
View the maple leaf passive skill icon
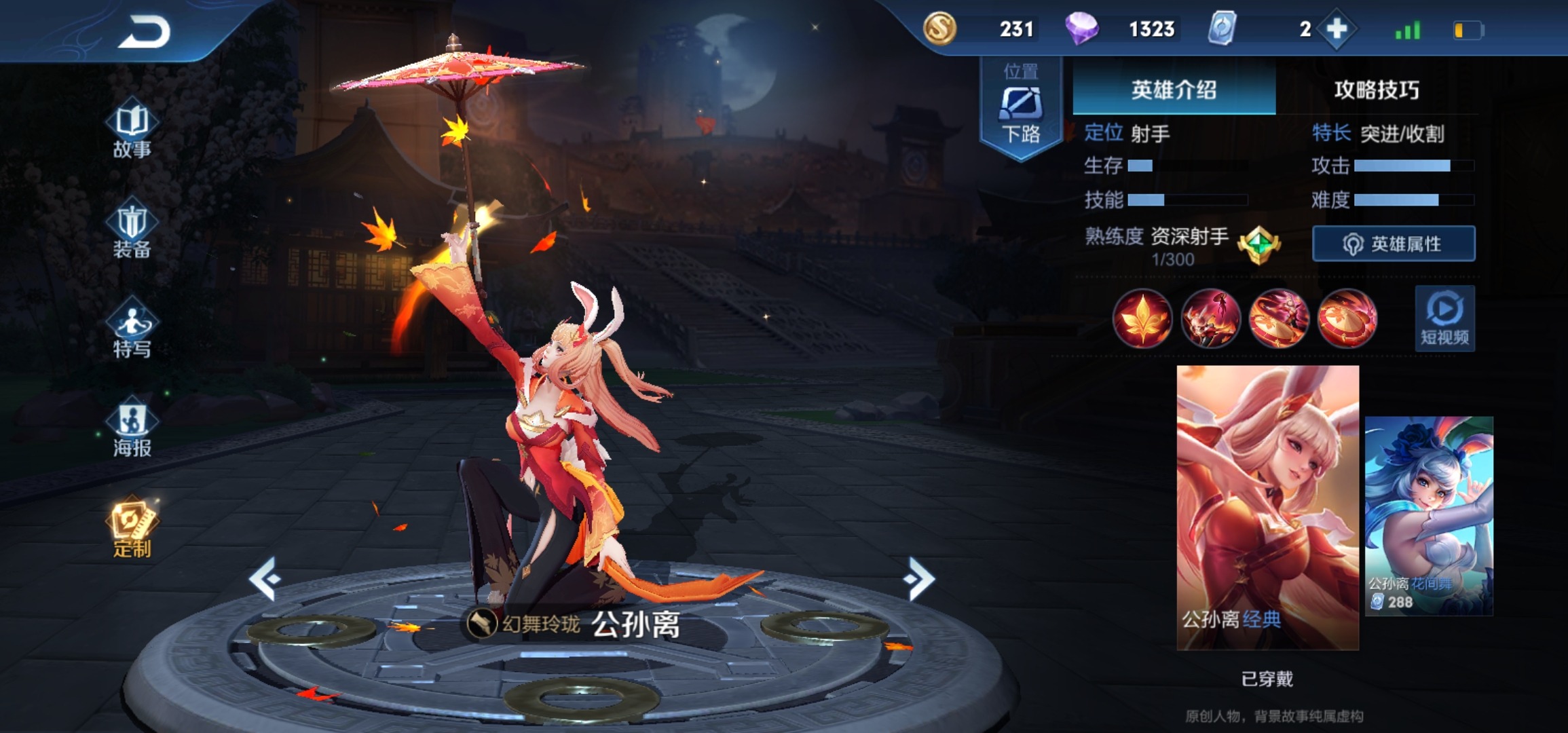1142,319
